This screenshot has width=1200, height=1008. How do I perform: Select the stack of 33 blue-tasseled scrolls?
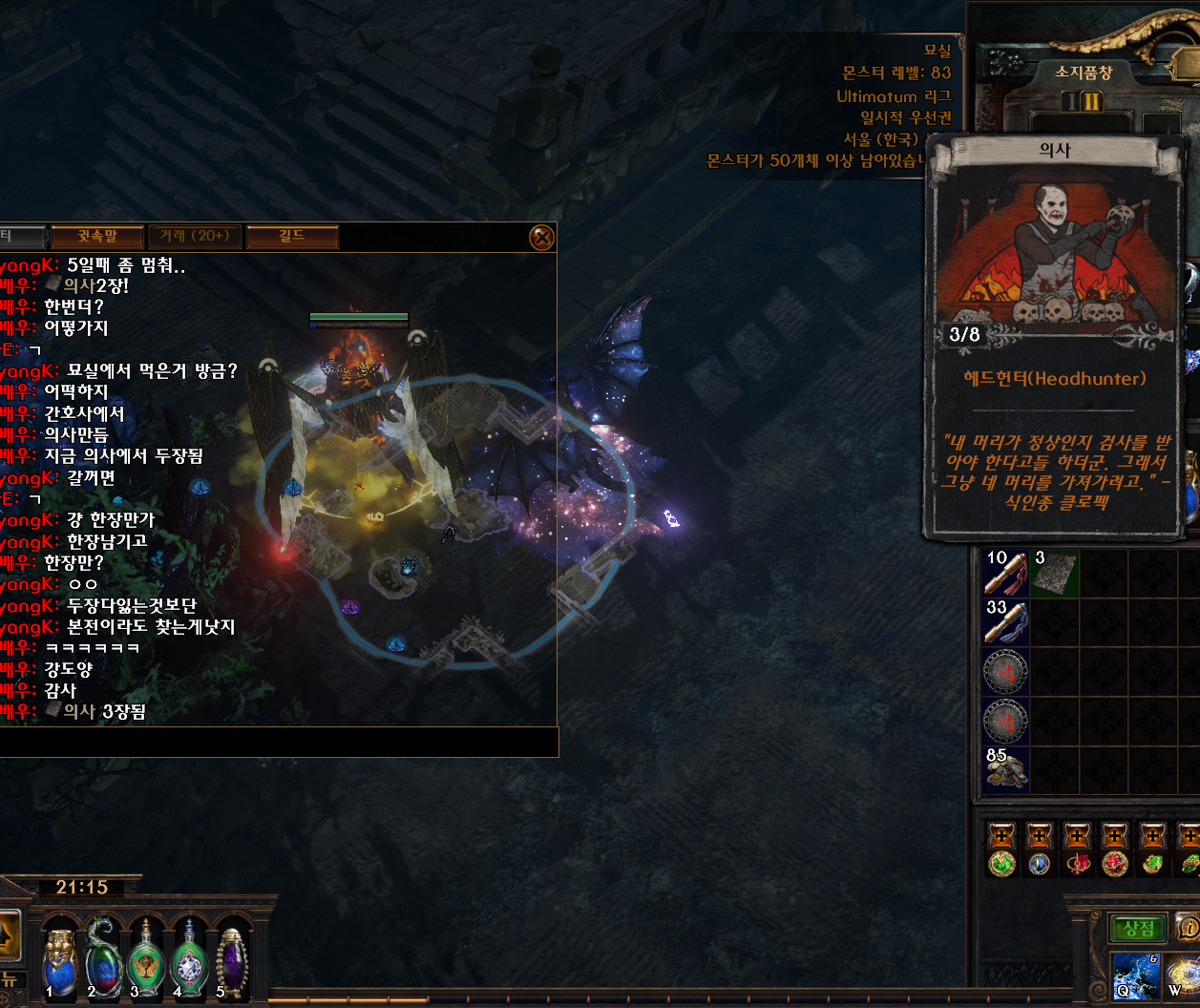tap(1005, 622)
